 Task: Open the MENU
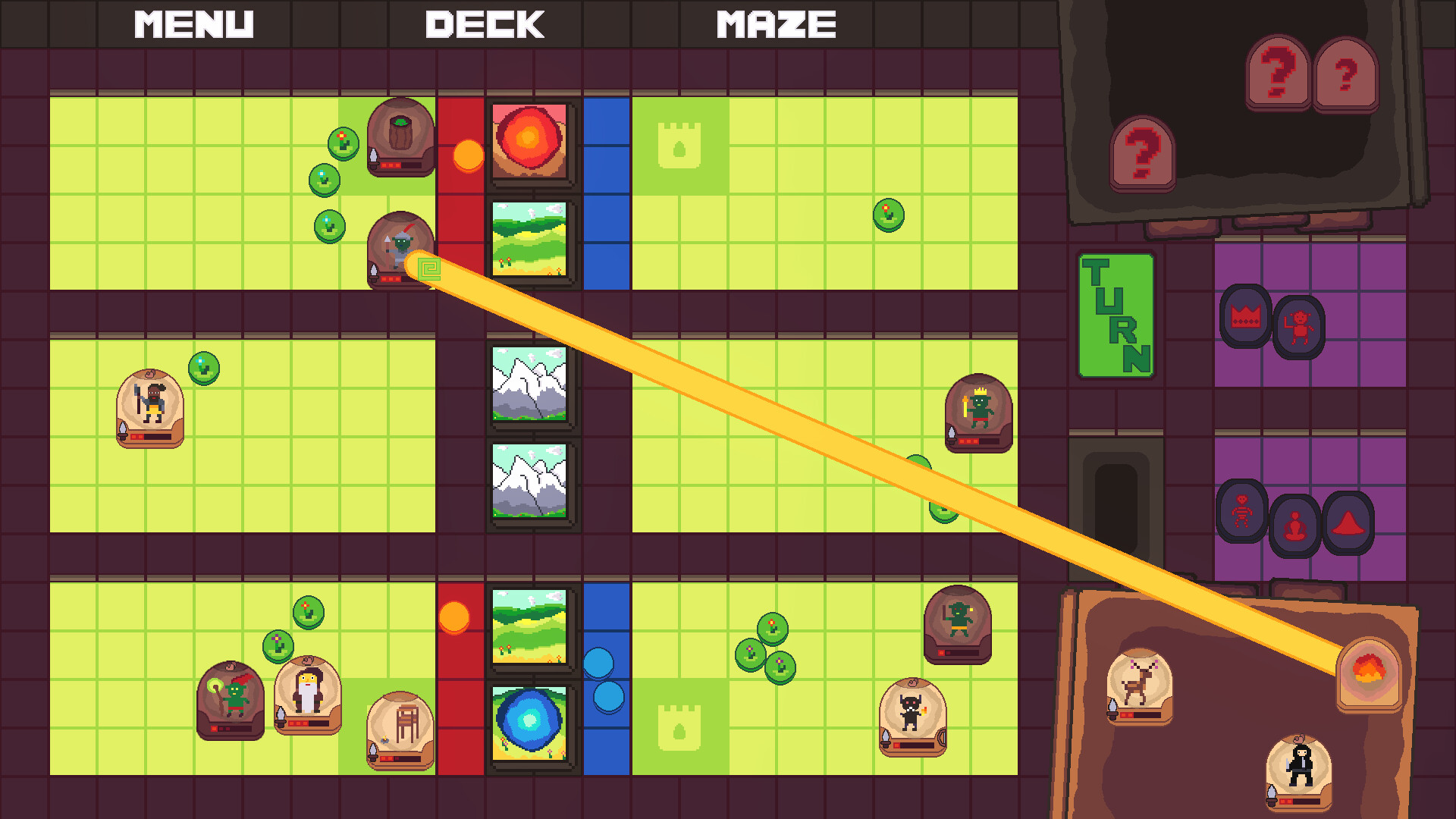[193, 23]
